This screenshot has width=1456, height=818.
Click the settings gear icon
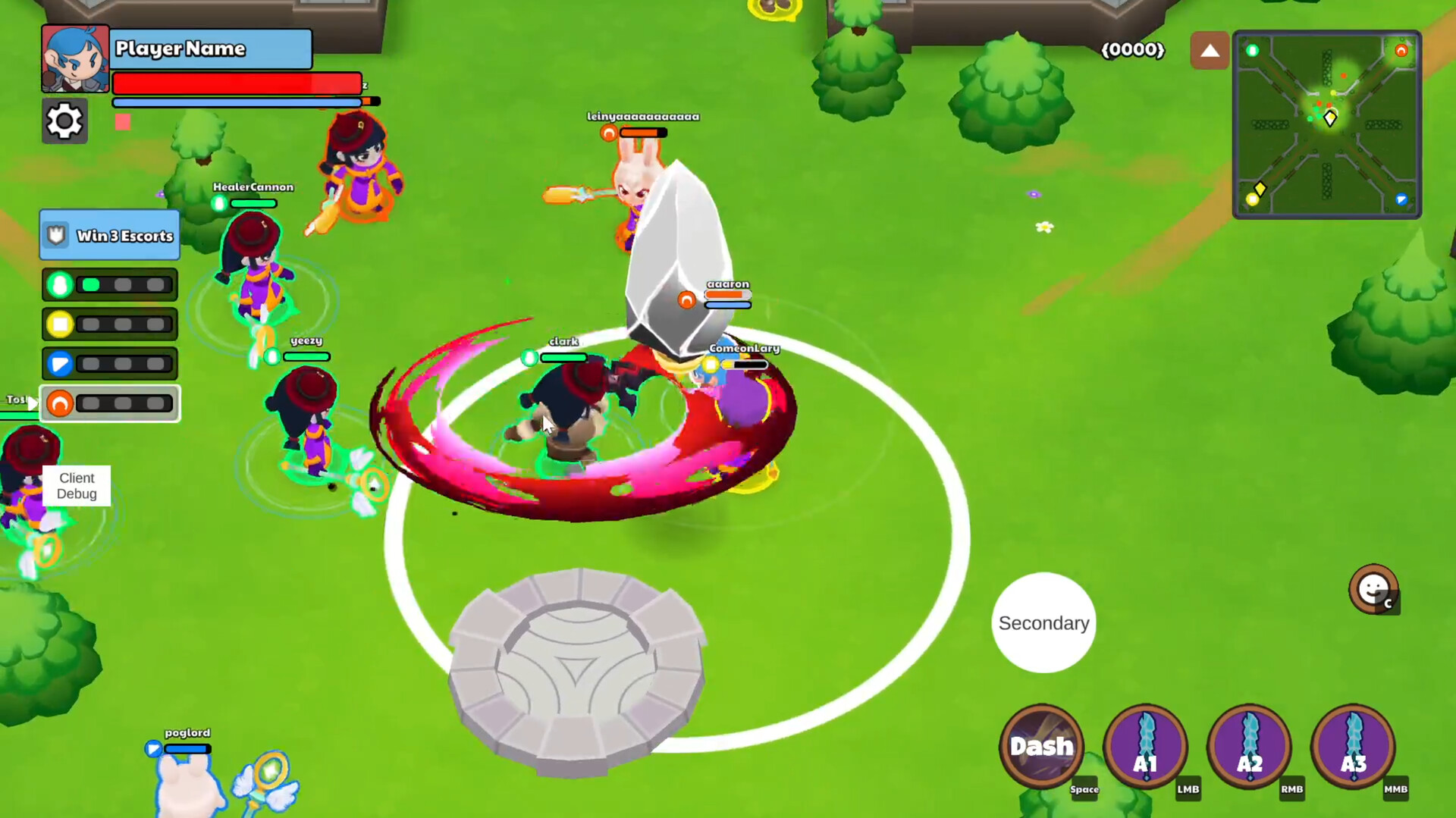pyautogui.click(x=64, y=121)
